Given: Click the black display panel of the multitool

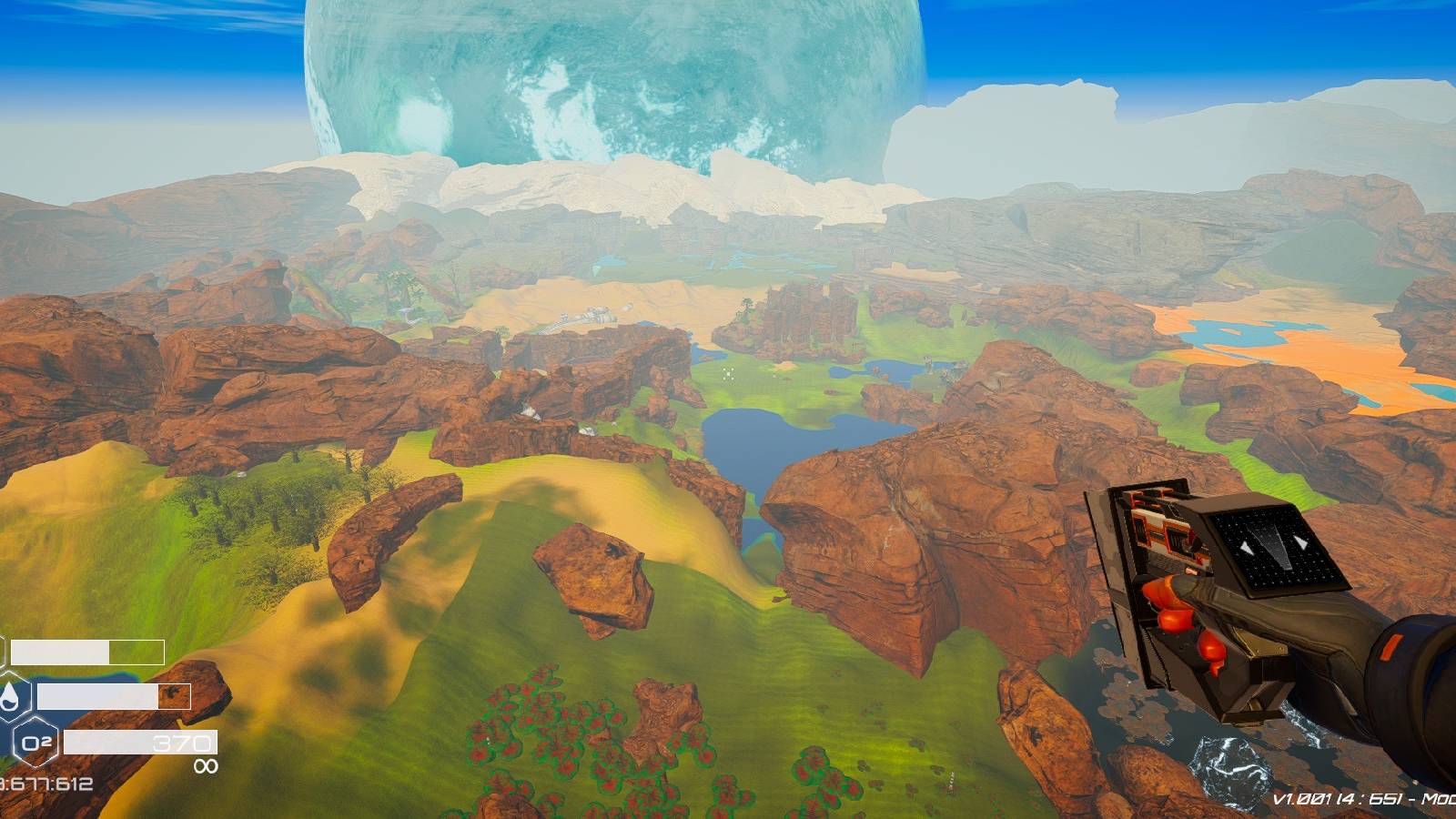Looking at the screenshot, I should [1276, 547].
